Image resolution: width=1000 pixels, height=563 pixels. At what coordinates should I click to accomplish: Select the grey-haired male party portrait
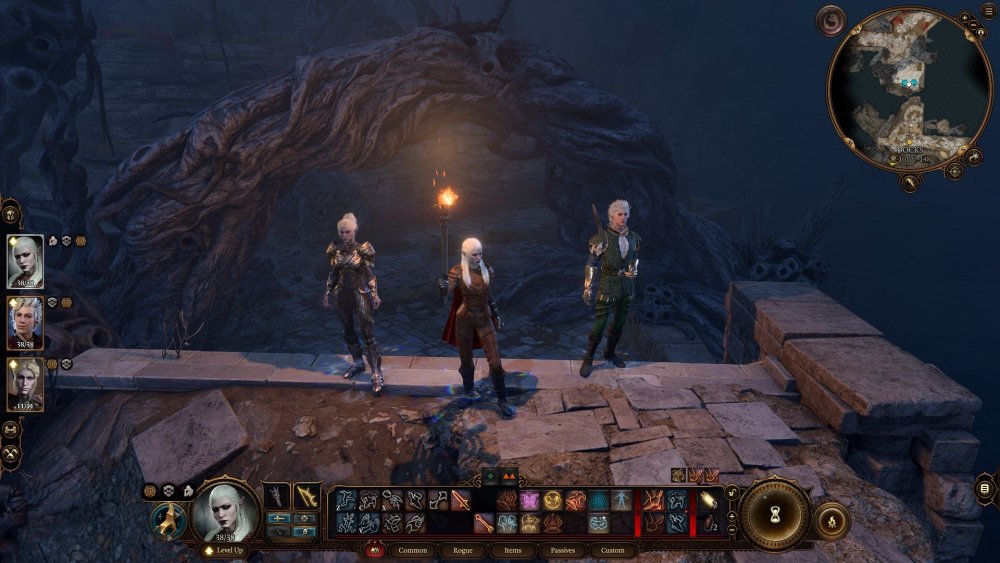tap(25, 323)
